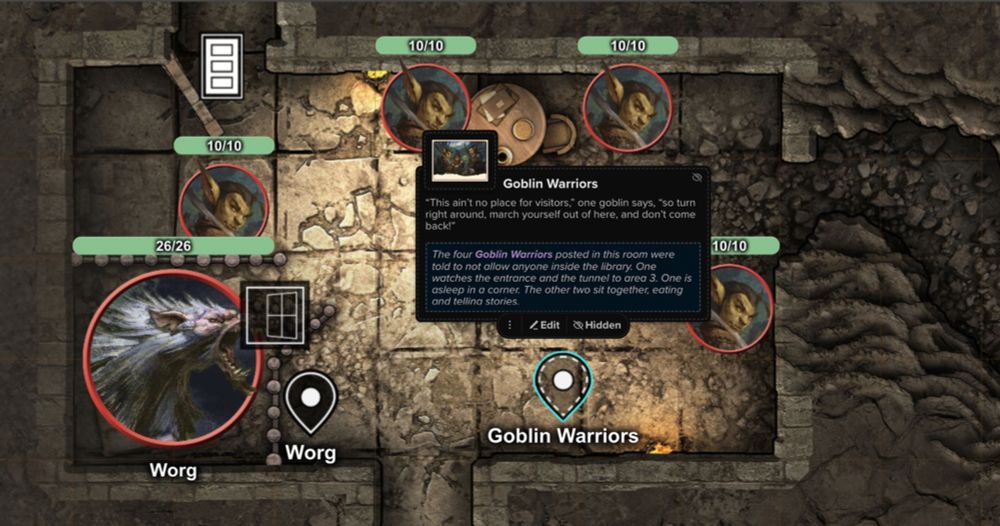
Task: Select the Goblin Warriors map pin
Action: 563,383
